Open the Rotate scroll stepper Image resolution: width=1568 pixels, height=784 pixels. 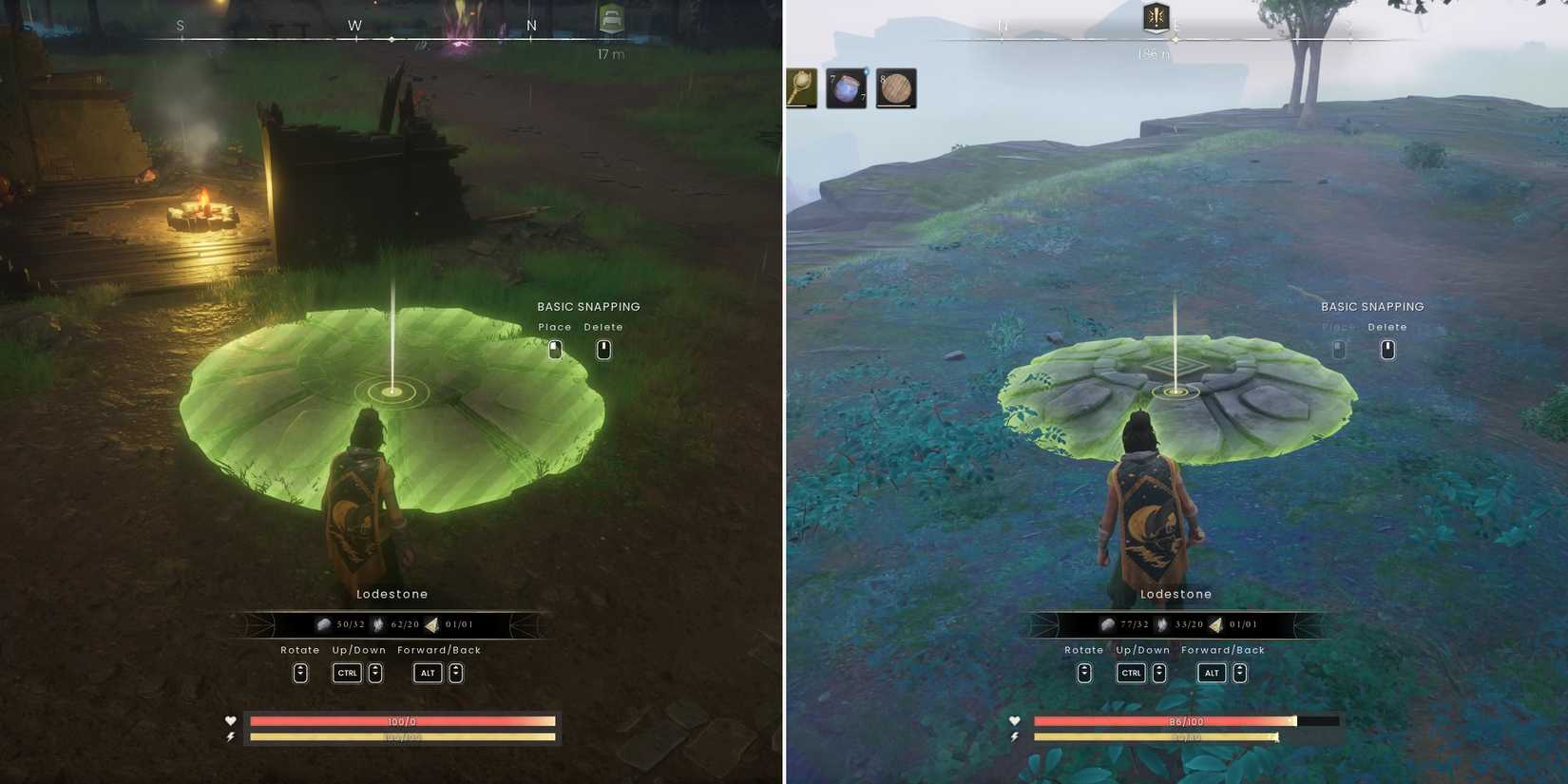[300, 673]
